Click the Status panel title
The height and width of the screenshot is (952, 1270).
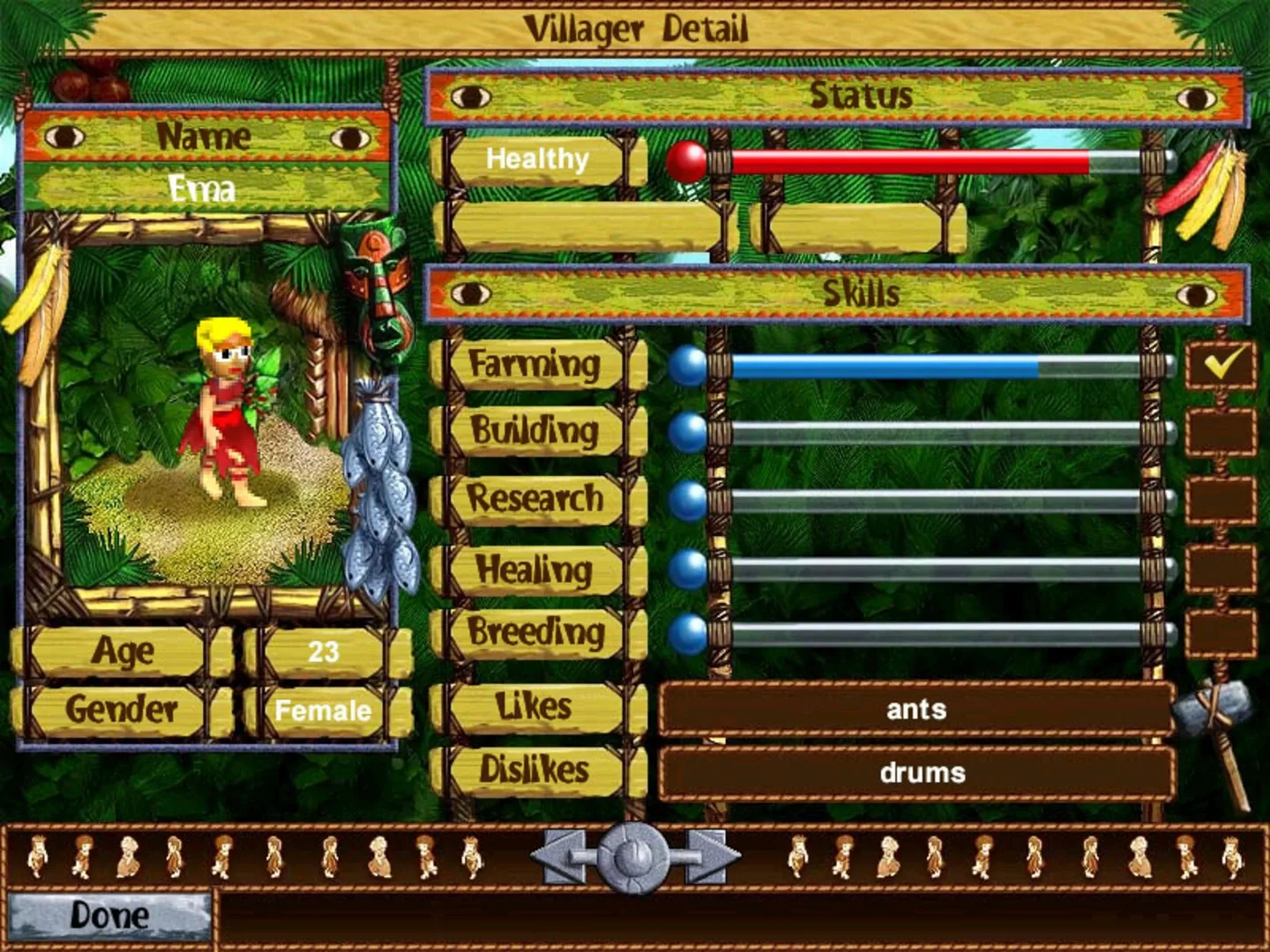(860, 97)
